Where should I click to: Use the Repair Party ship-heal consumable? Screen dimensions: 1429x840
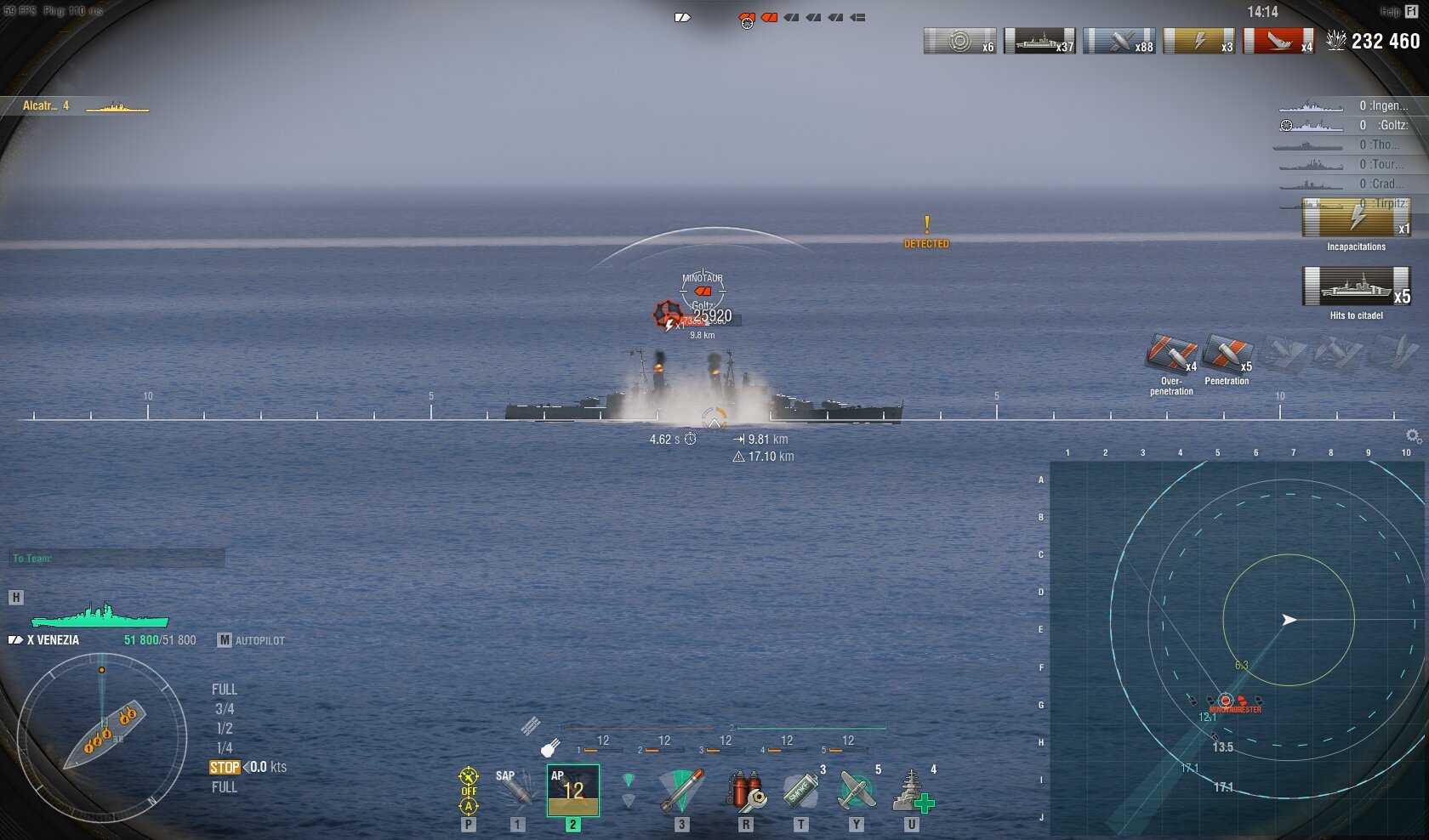912,791
